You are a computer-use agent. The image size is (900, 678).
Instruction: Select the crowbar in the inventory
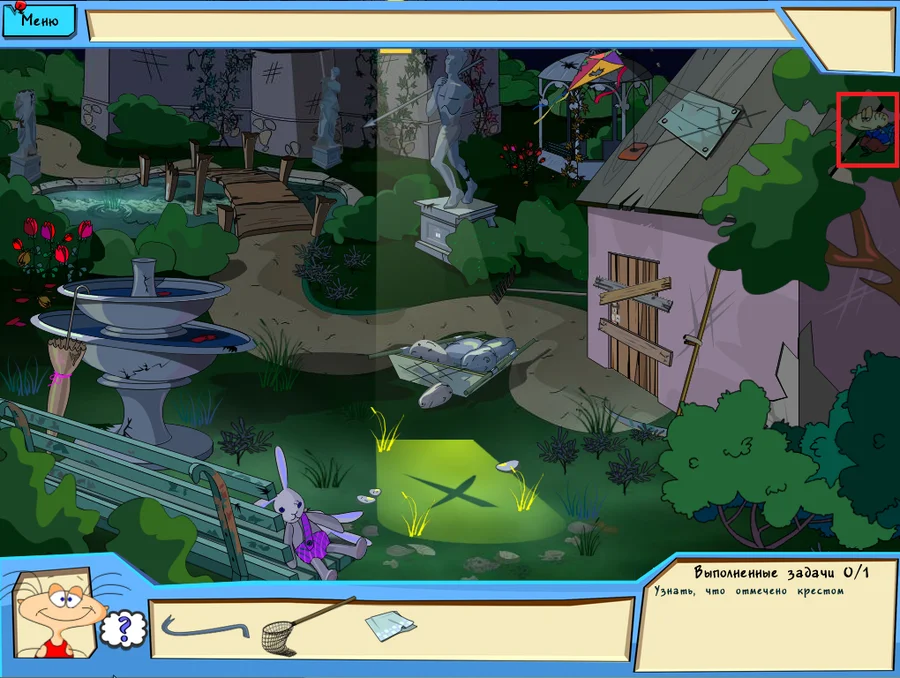click(204, 629)
